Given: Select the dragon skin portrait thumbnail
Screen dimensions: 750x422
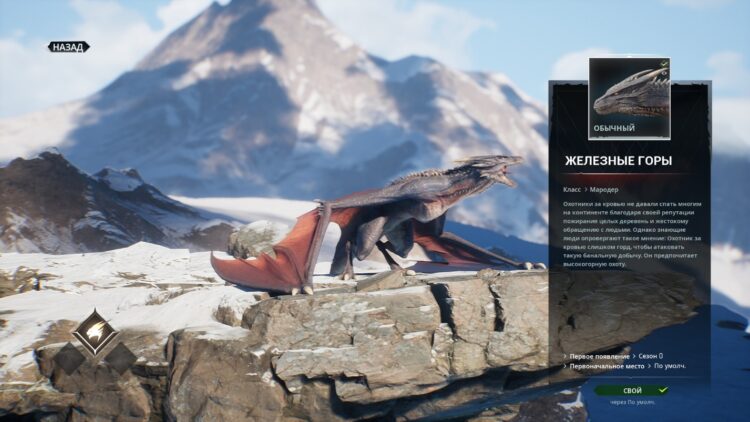Looking at the screenshot, I should [629, 93].
